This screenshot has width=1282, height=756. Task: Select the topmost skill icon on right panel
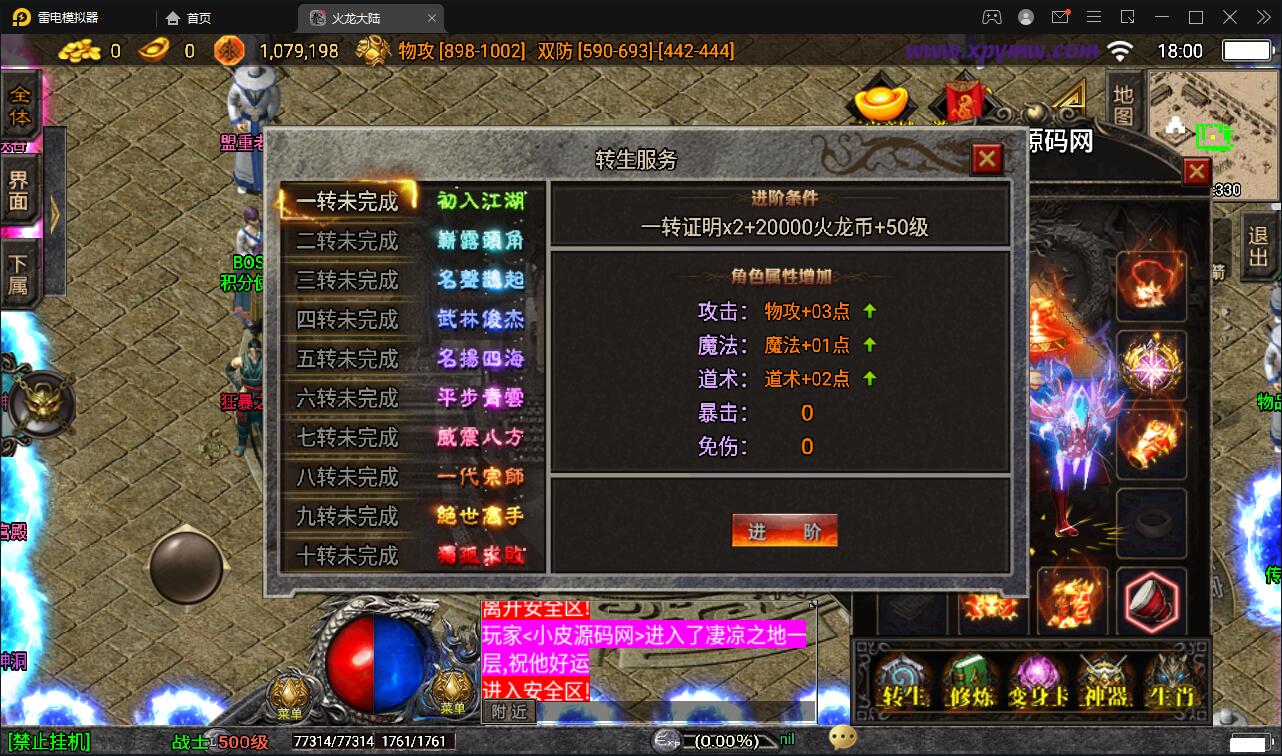(1151, 286)
